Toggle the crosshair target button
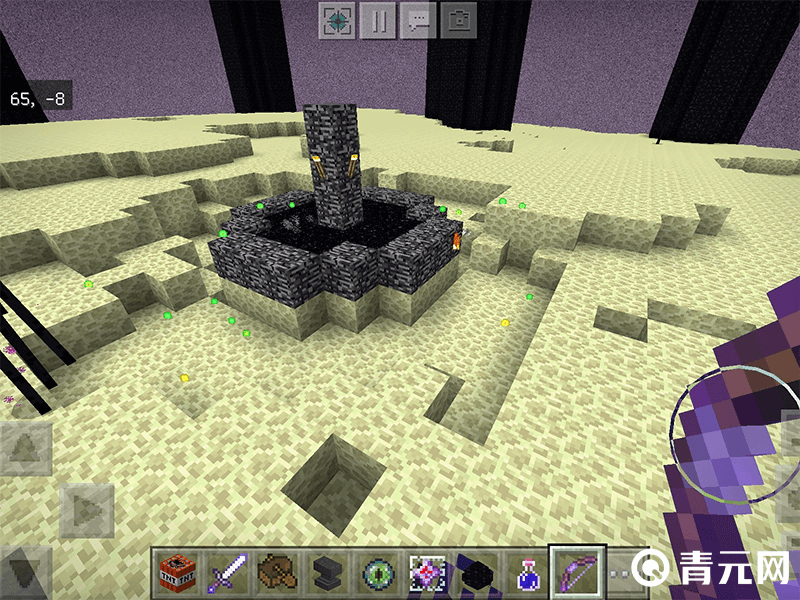 tap(338, 21)
